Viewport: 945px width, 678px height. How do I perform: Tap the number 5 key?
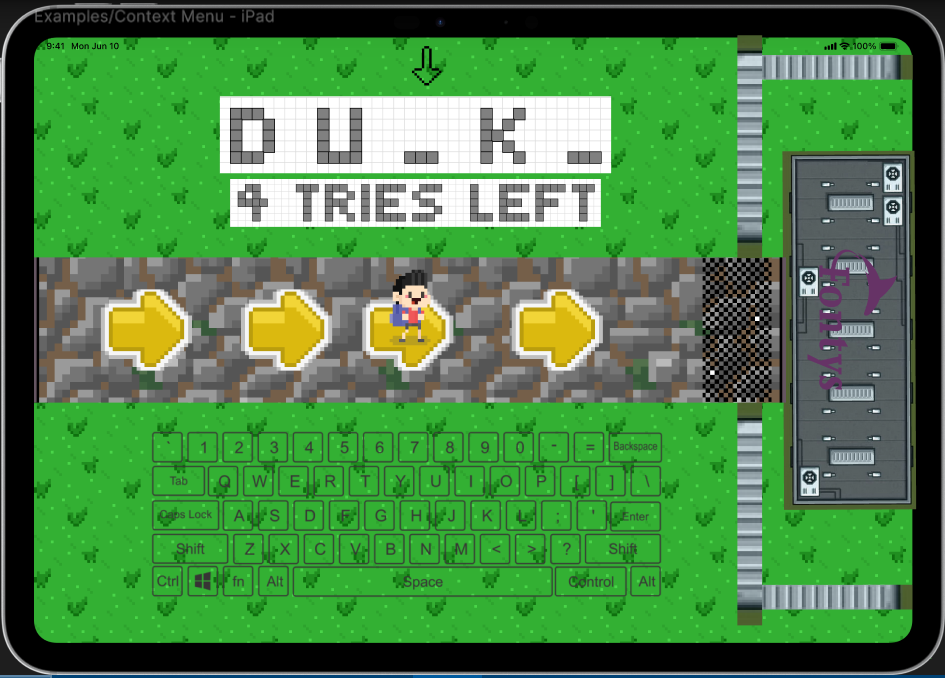tap(344, 447)
